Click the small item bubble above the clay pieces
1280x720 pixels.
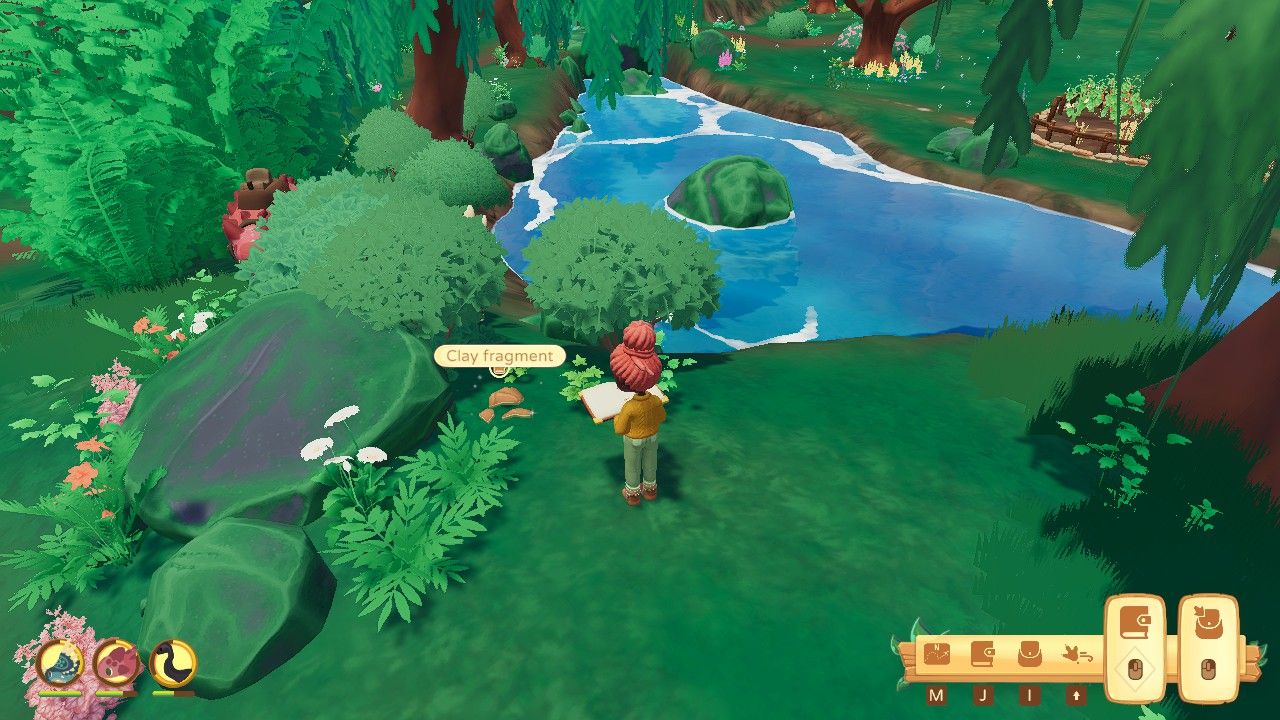(499, 370)
